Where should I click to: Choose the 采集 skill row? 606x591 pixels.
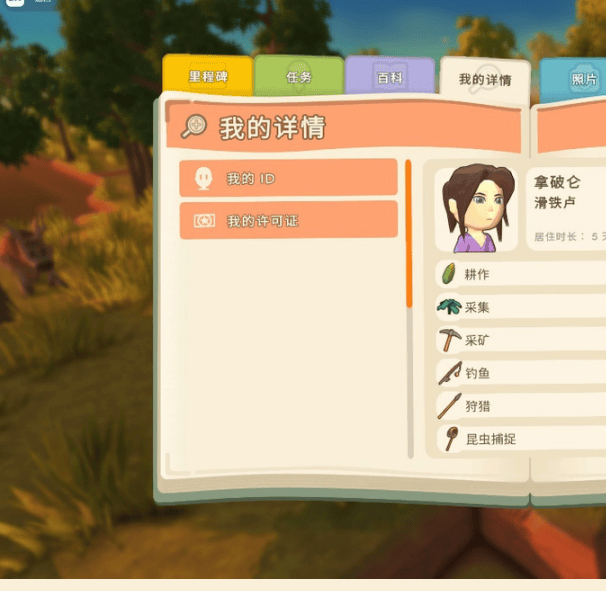click(520, 307)
